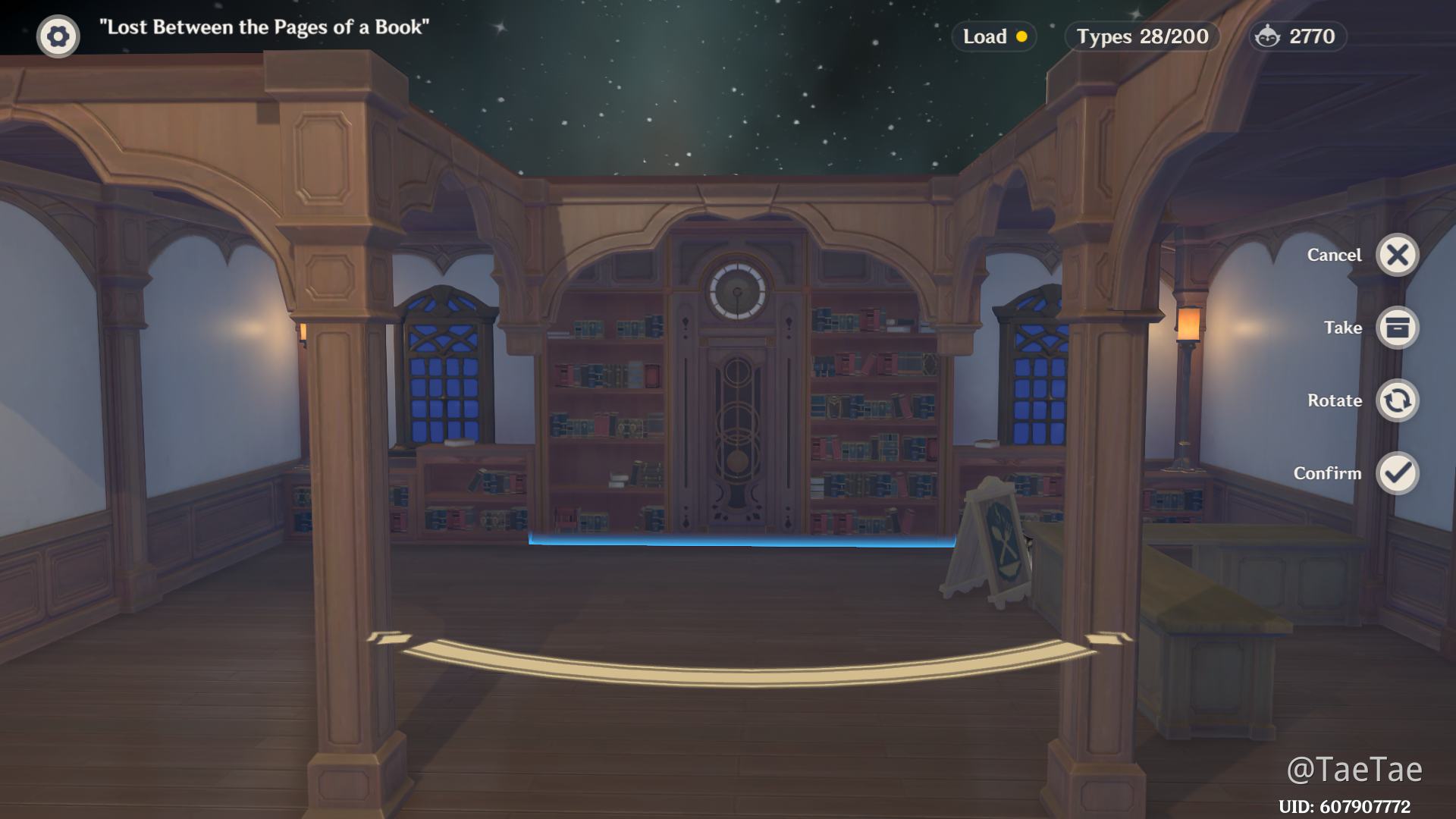
Task: Click the Rotate text label
Action: pyautogui.click(x=1334, y=400)
